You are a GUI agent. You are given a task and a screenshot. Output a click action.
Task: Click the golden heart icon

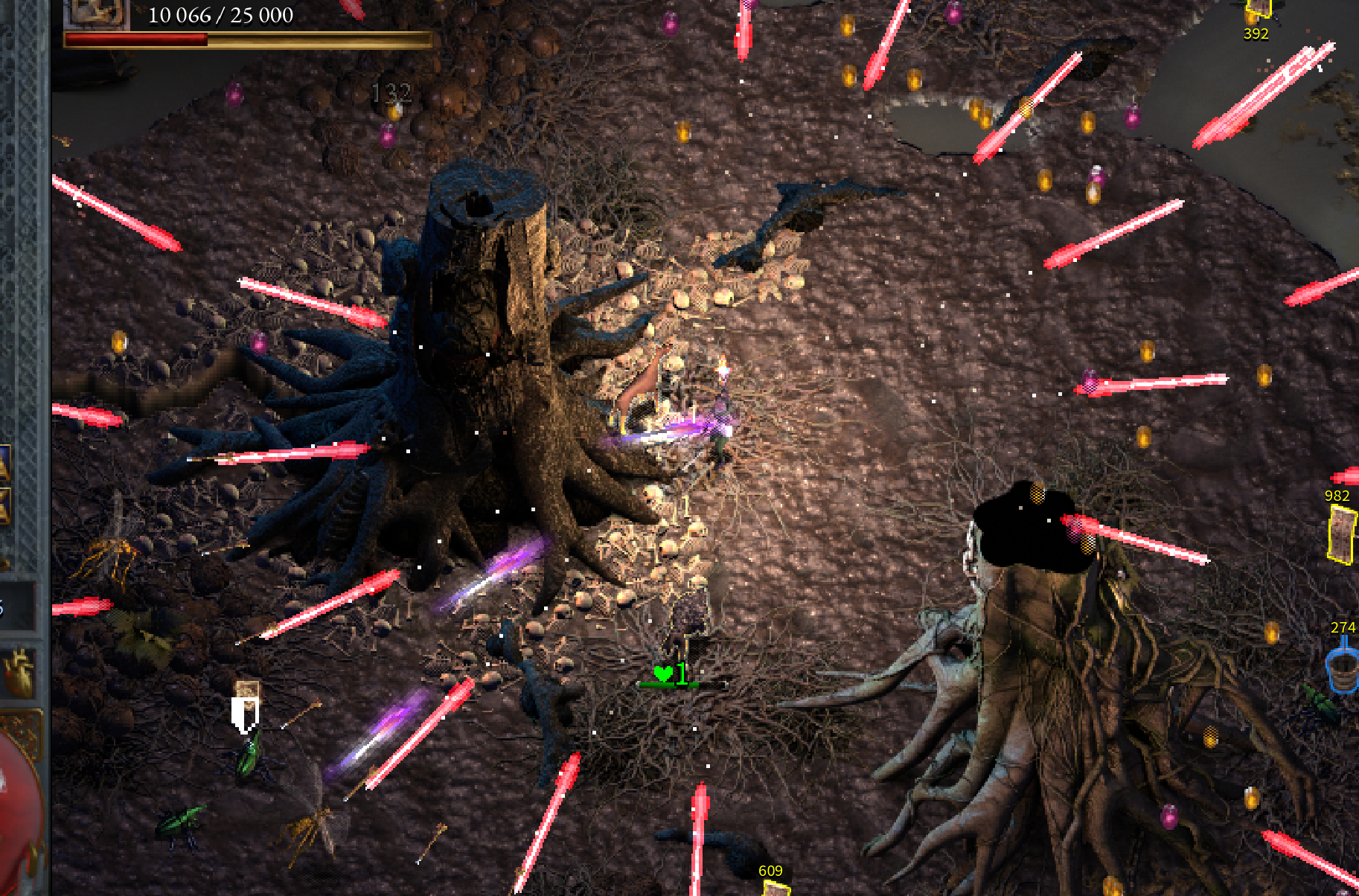19,669
